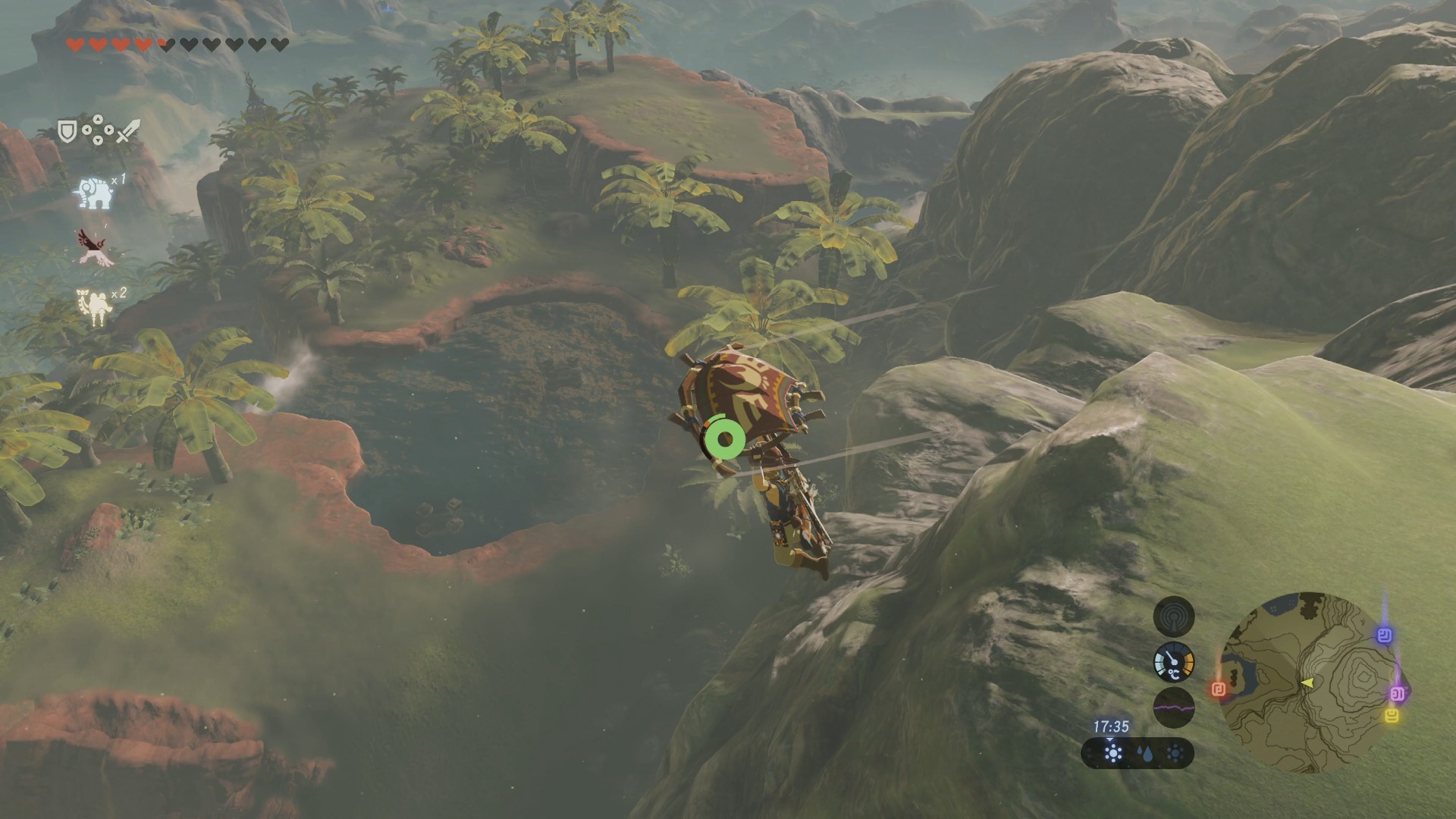Activate the Revali's Gale bird icon
The image size is (1456, 819).
tap(95, 248)
